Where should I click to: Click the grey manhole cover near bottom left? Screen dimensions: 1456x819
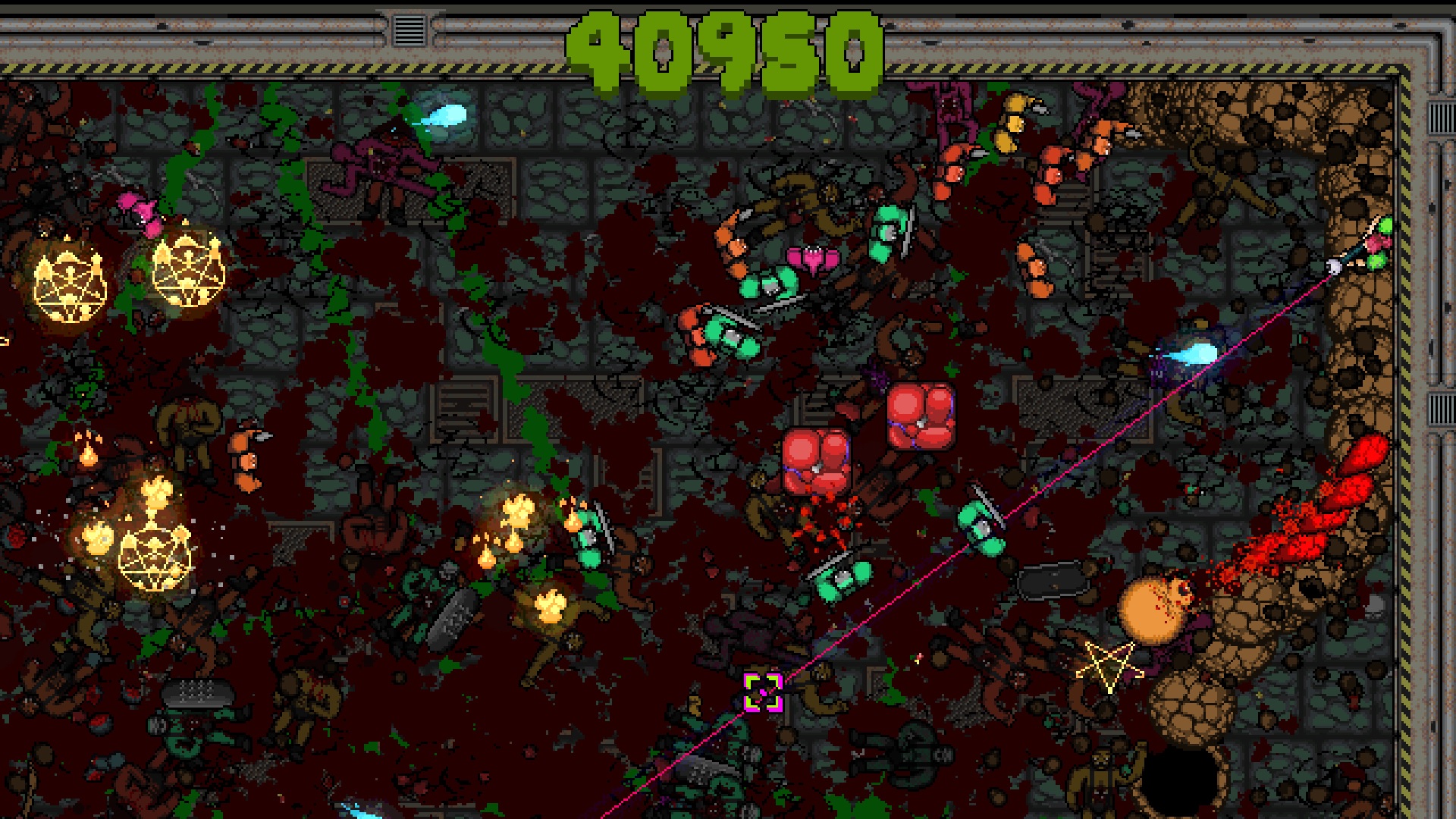(197, 692)
